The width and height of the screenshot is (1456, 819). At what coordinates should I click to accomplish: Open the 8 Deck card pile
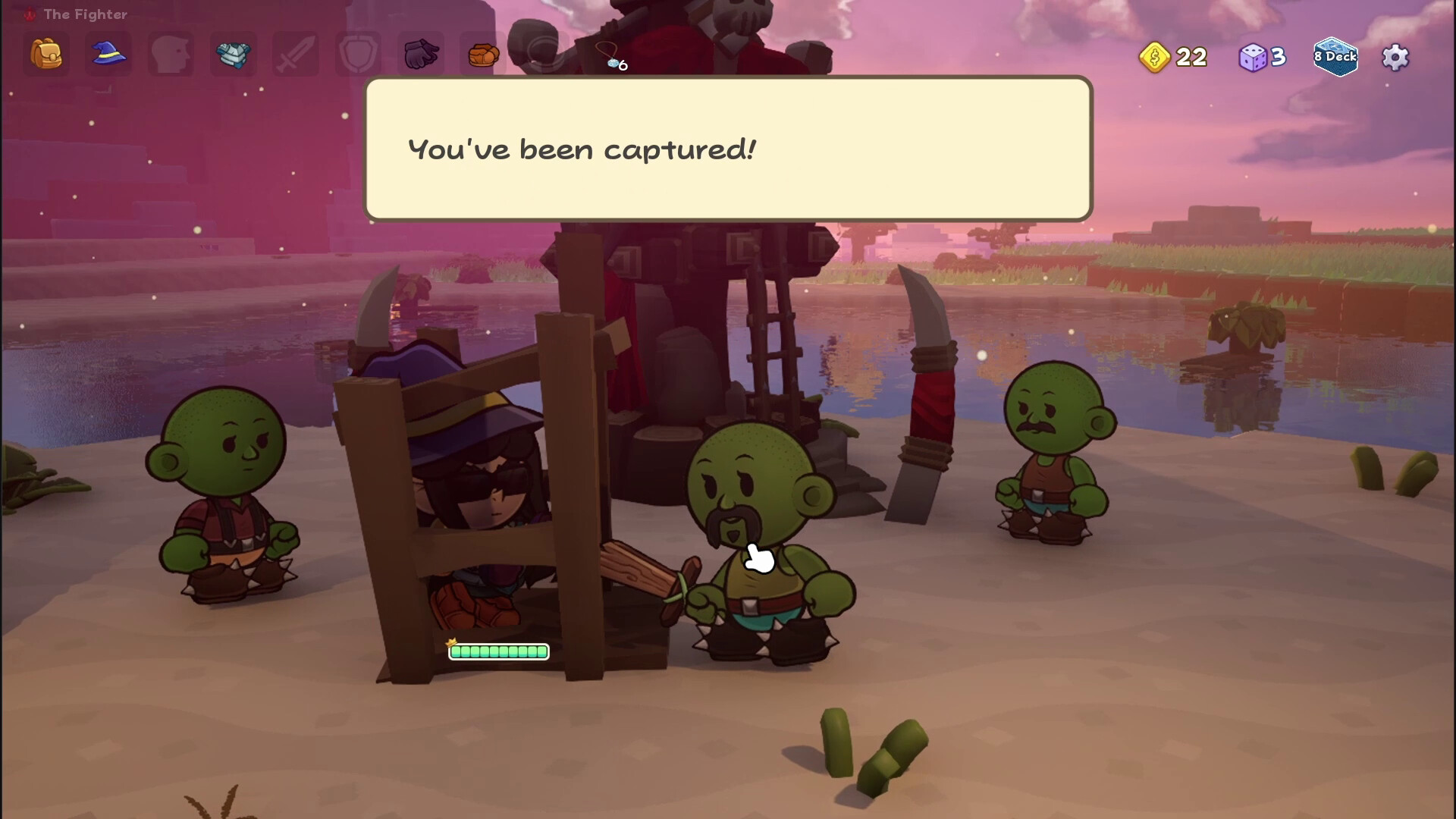tap(1335, 57)
